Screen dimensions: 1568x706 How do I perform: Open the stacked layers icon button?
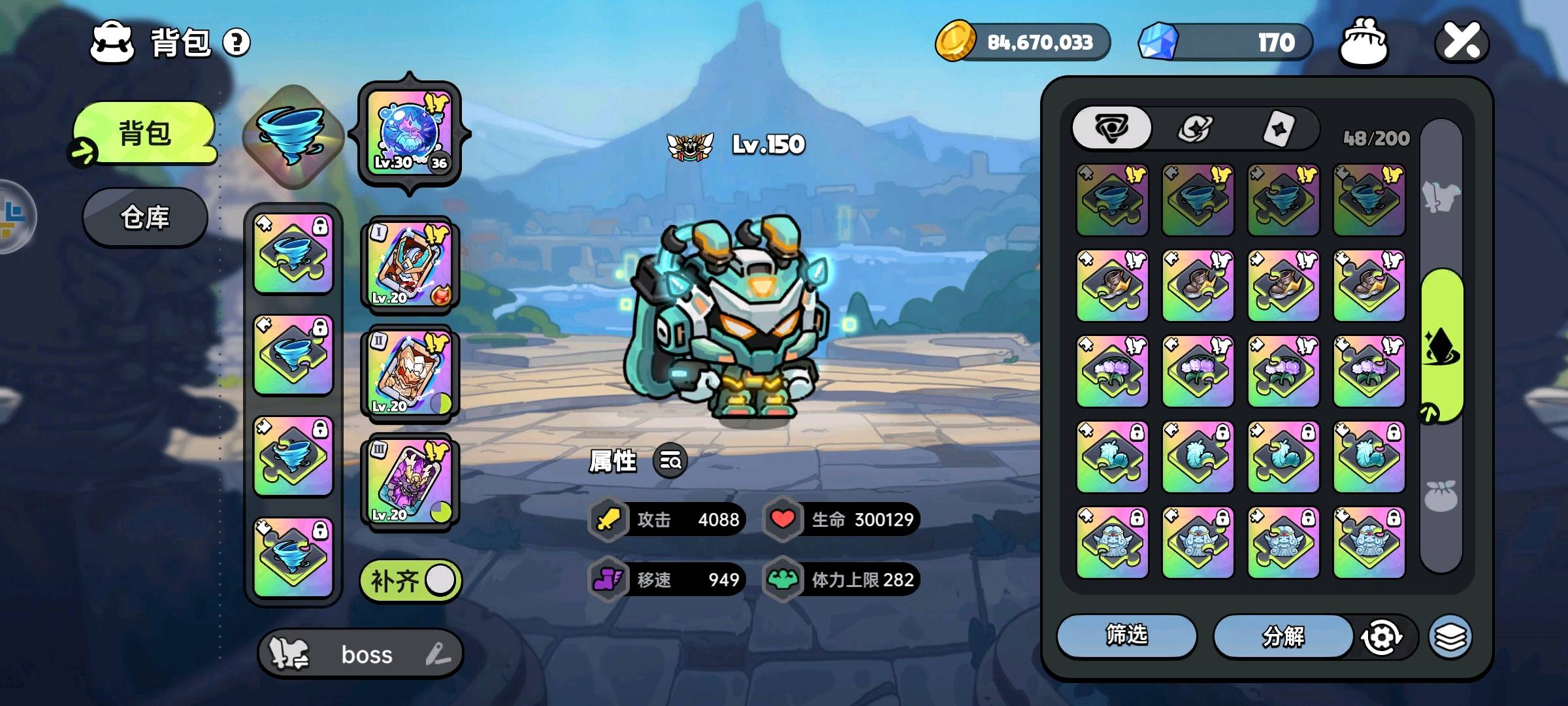point(1450,637)
